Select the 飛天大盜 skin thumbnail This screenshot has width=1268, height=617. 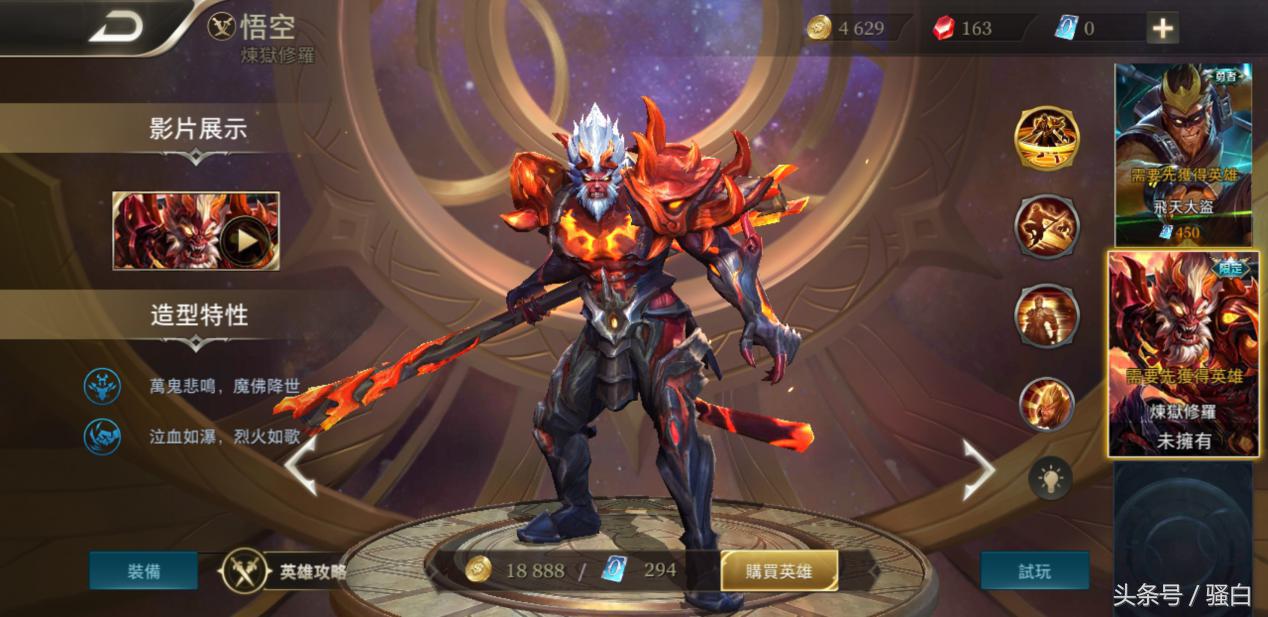tap(1183, 155)
